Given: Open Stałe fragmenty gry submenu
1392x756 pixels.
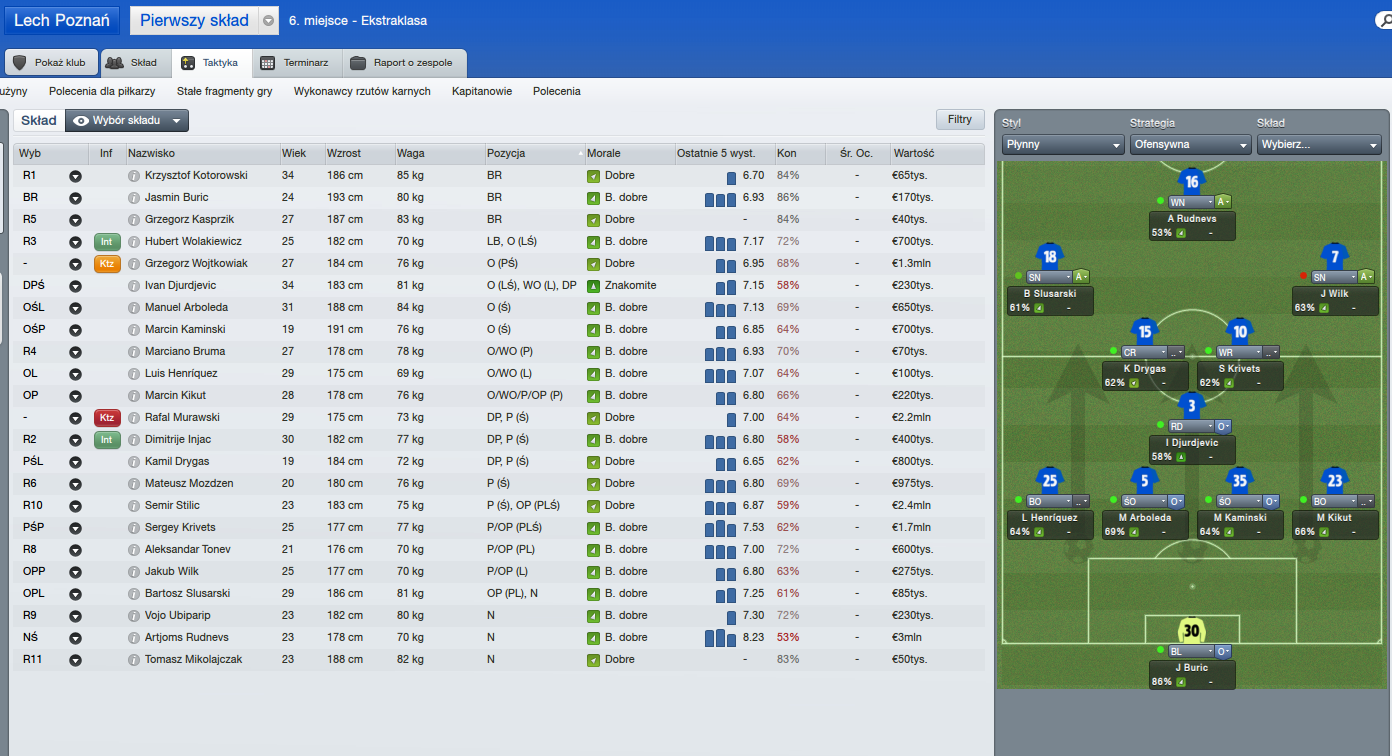Looking at the screenshot, I should coord(225,91).
